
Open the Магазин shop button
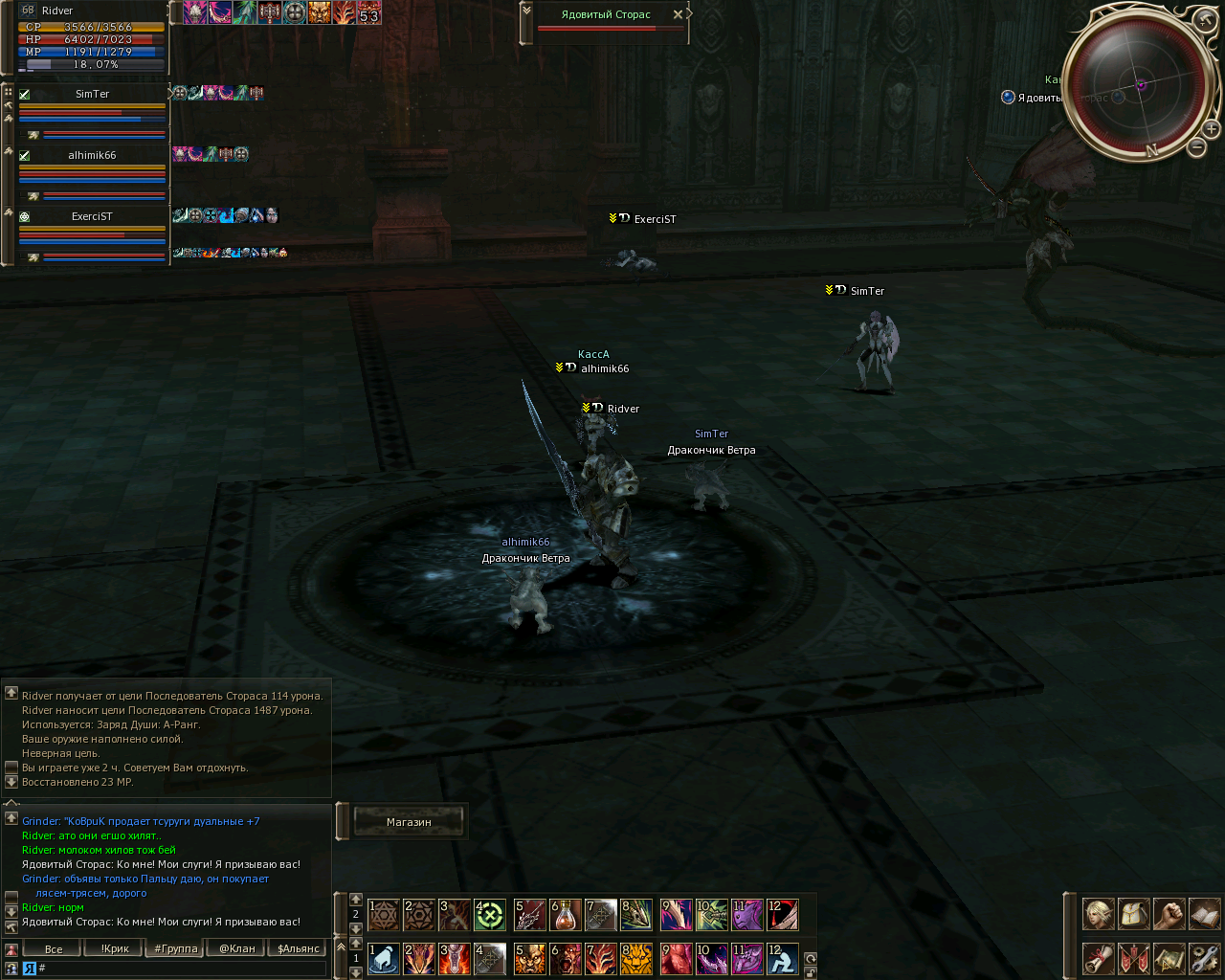click(x=409, y=822)
